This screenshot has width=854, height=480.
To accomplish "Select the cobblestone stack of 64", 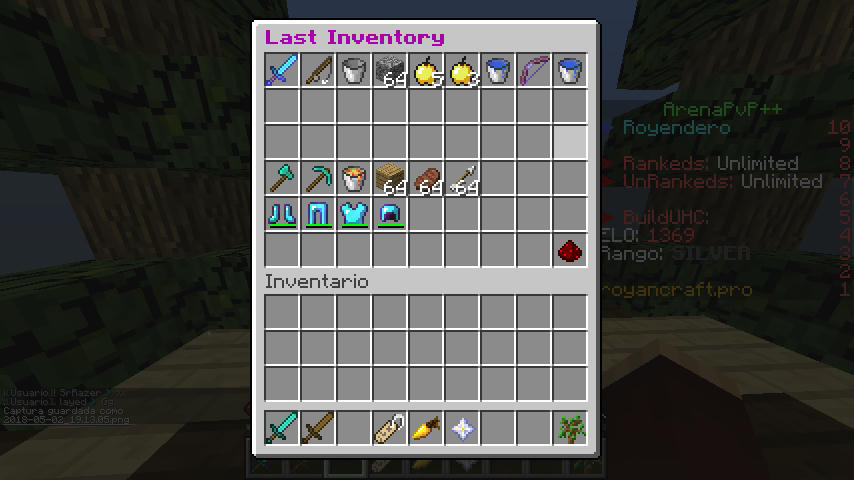I will click(391, 71).
